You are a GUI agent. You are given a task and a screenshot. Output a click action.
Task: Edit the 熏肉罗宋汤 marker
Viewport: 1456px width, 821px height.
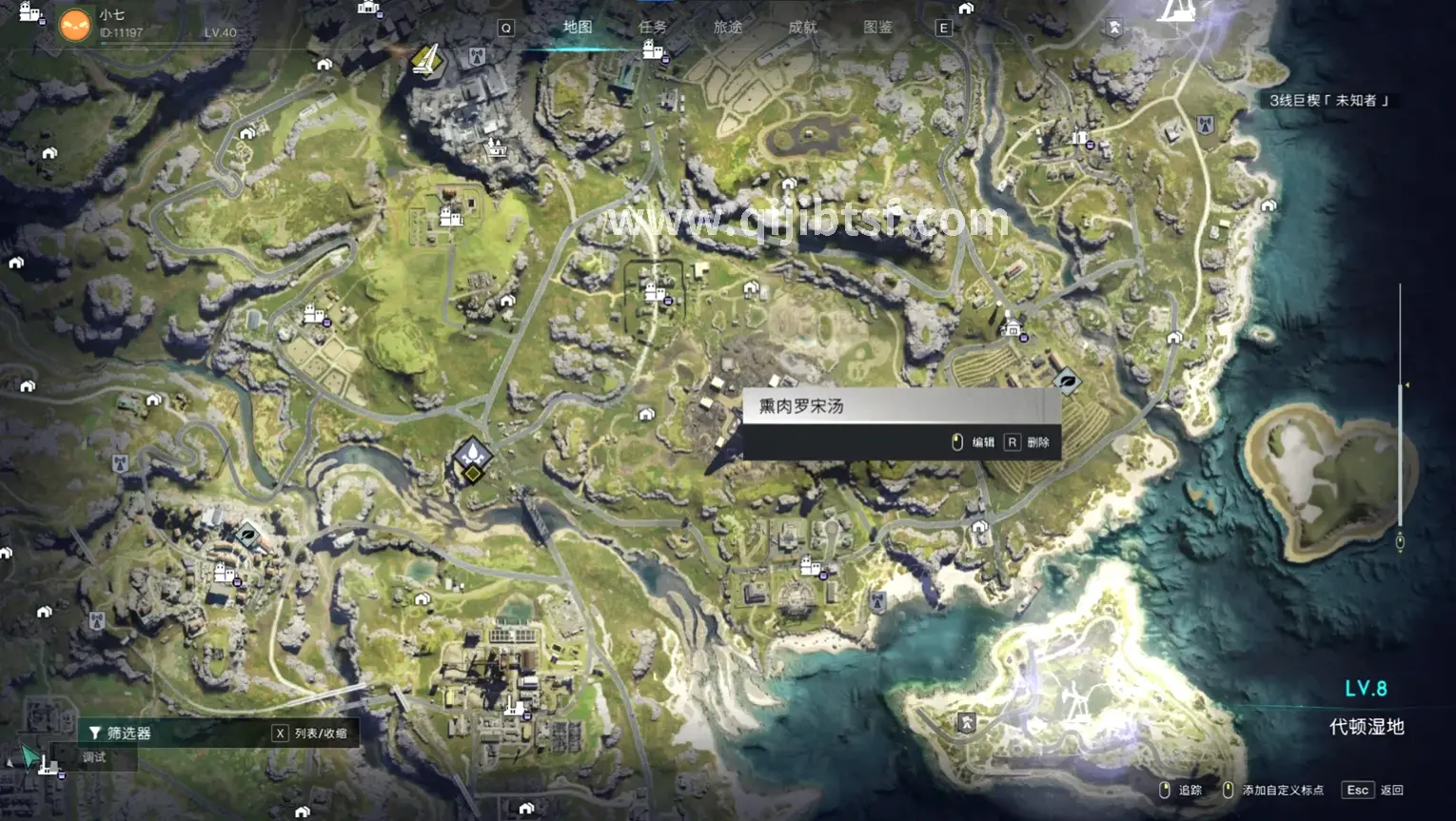(x=974, y=442)
